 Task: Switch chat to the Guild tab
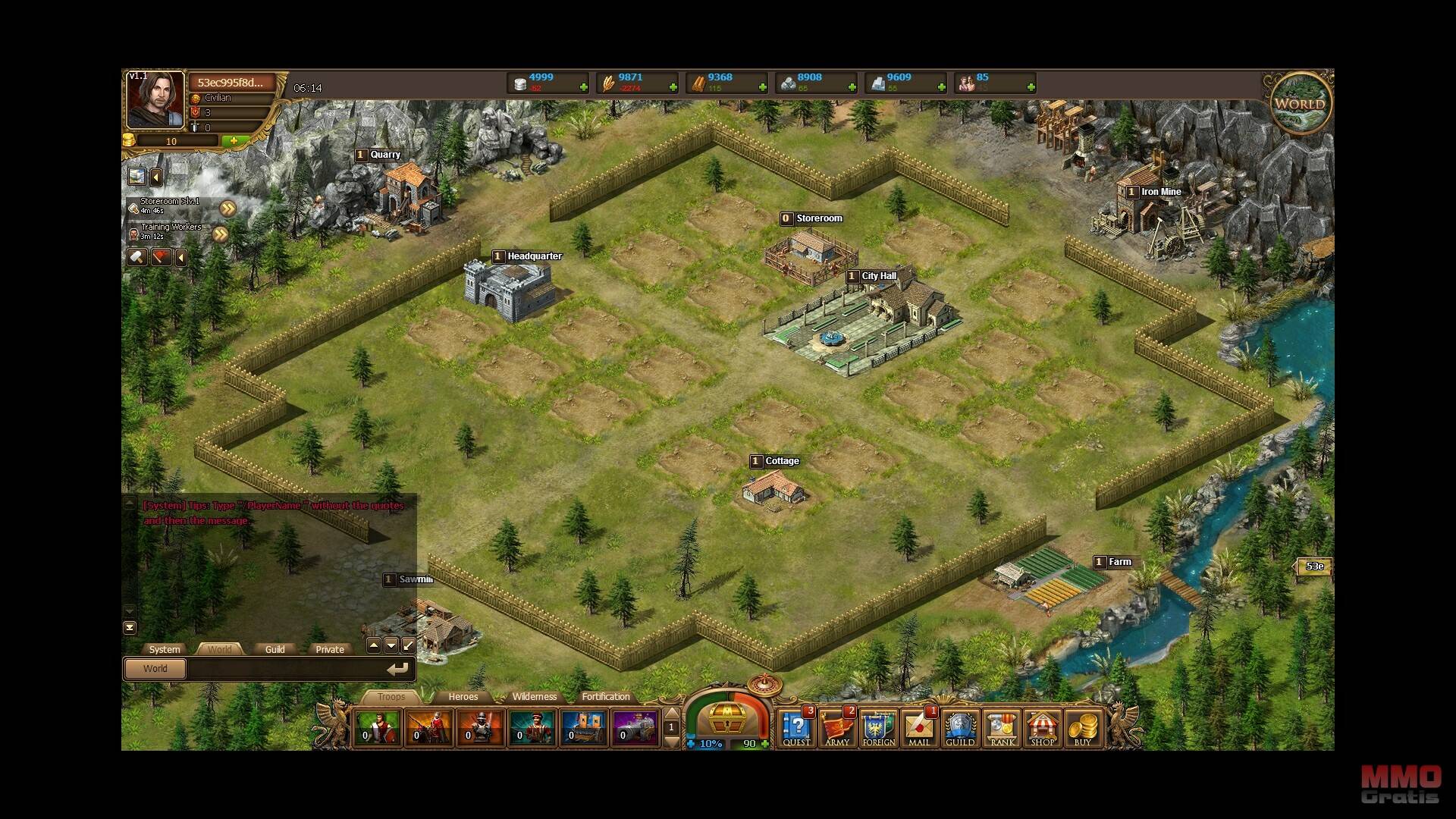pyautogui.click(x=275, y=649)
